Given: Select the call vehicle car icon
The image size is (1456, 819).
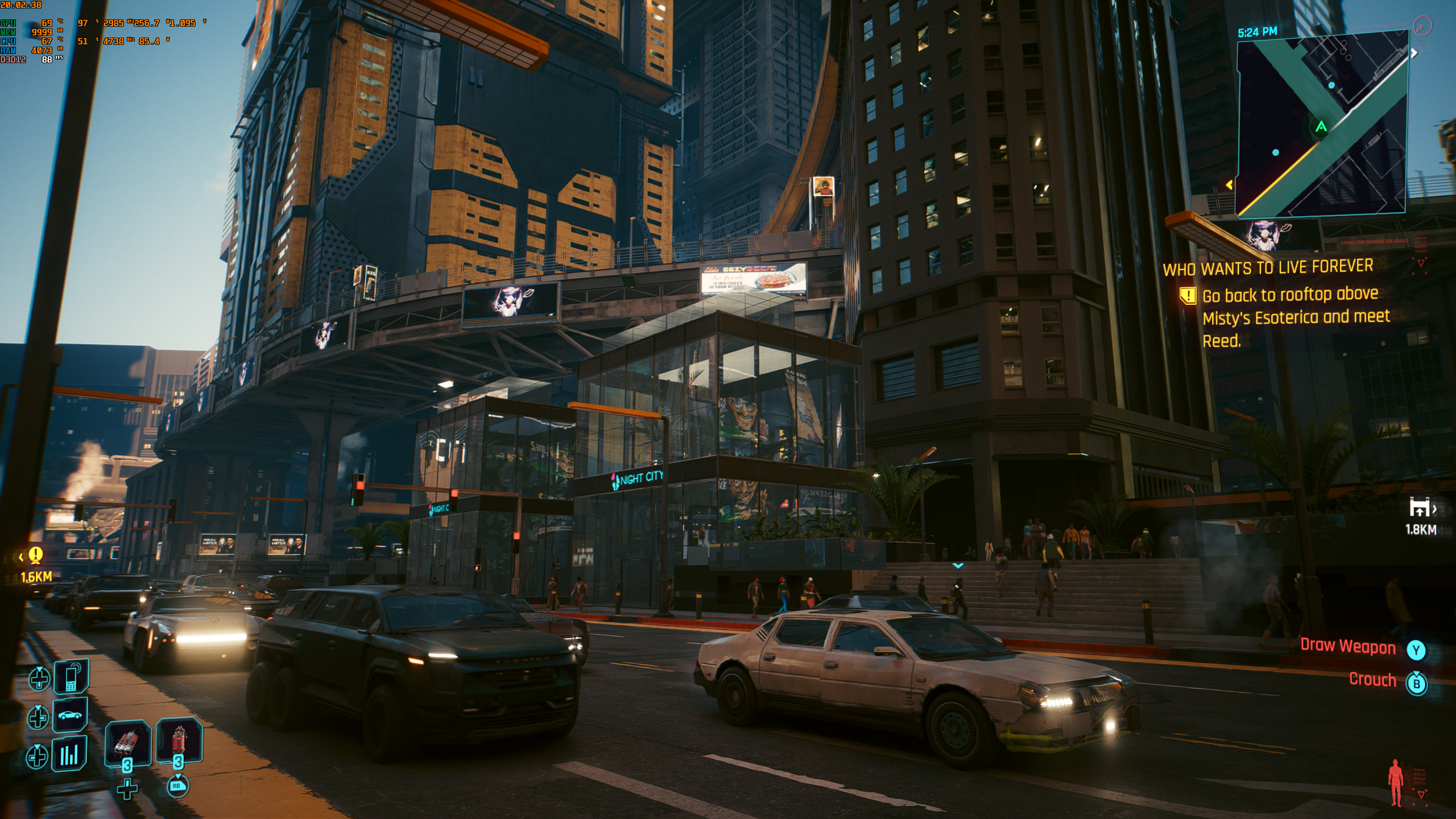Looking at the screenshot, I should [x=70, y=715].
